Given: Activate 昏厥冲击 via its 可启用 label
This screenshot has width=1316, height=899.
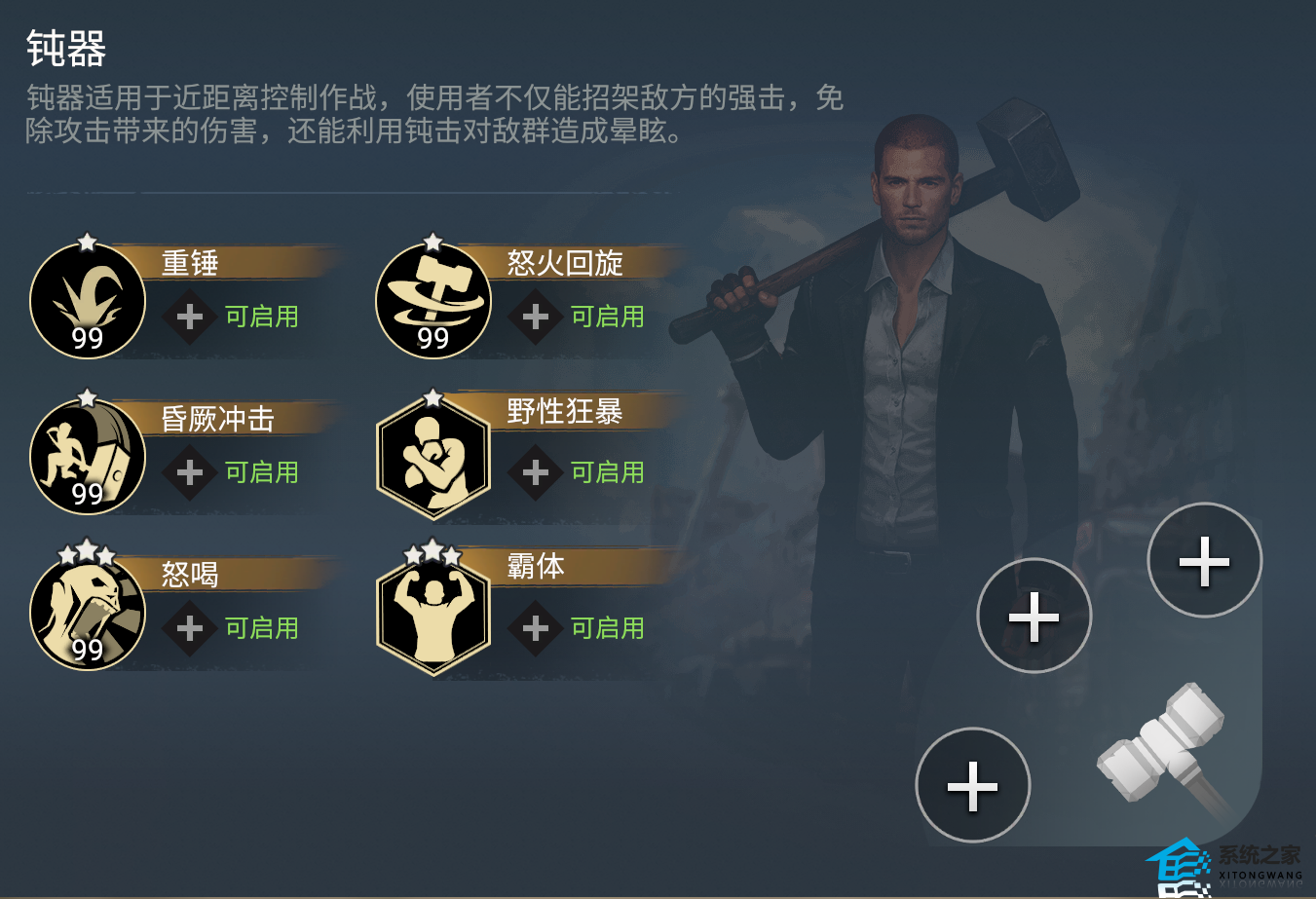Looking at the screenshot, I should (260, 472).
